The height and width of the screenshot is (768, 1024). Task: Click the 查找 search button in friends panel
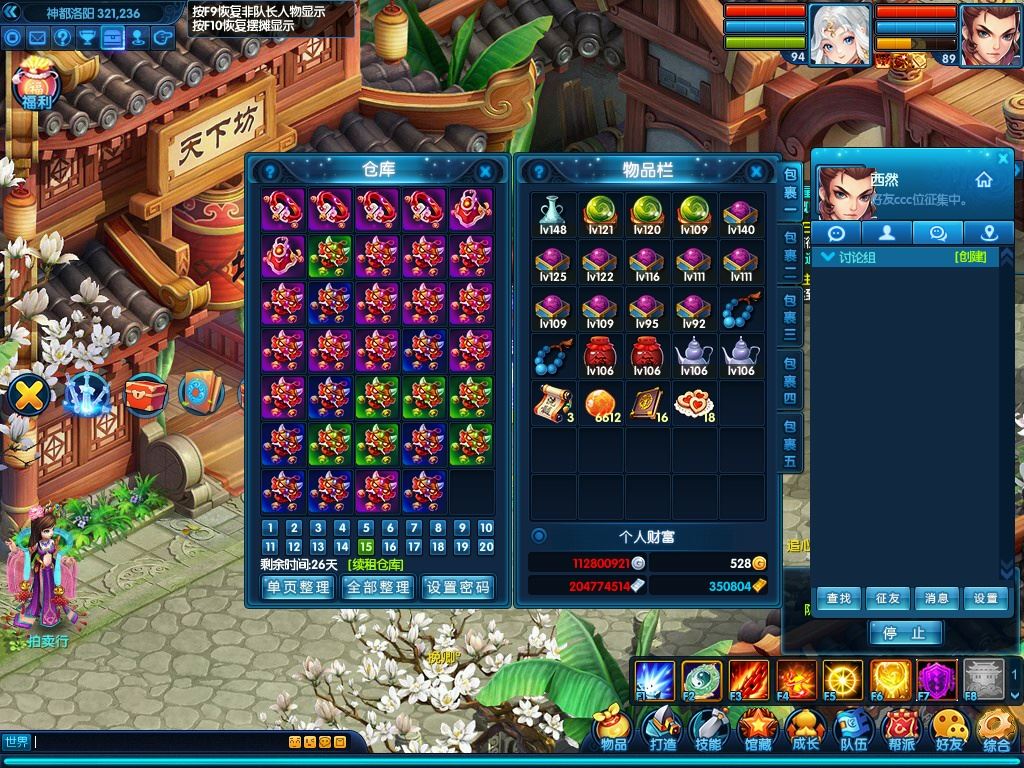[838, 598]
